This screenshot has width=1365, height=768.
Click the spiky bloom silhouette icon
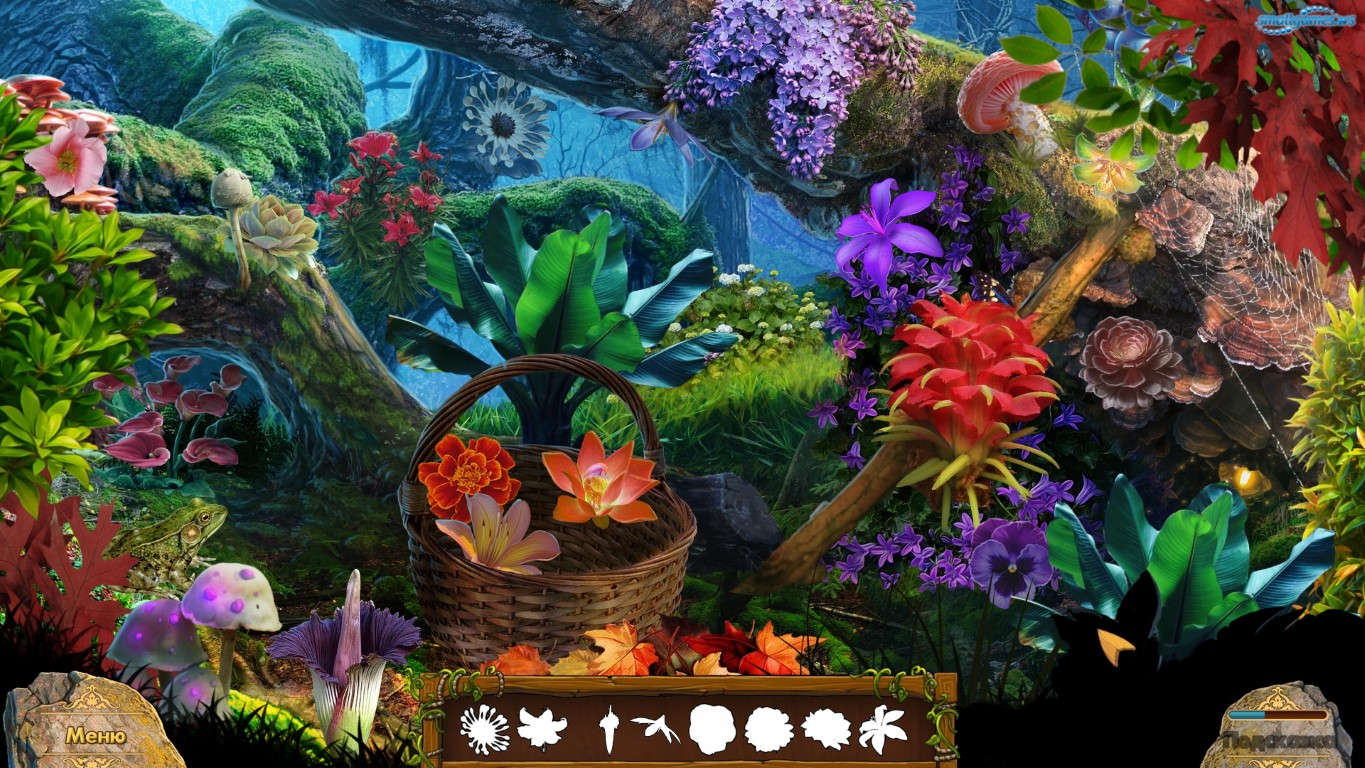pos(827,727)
